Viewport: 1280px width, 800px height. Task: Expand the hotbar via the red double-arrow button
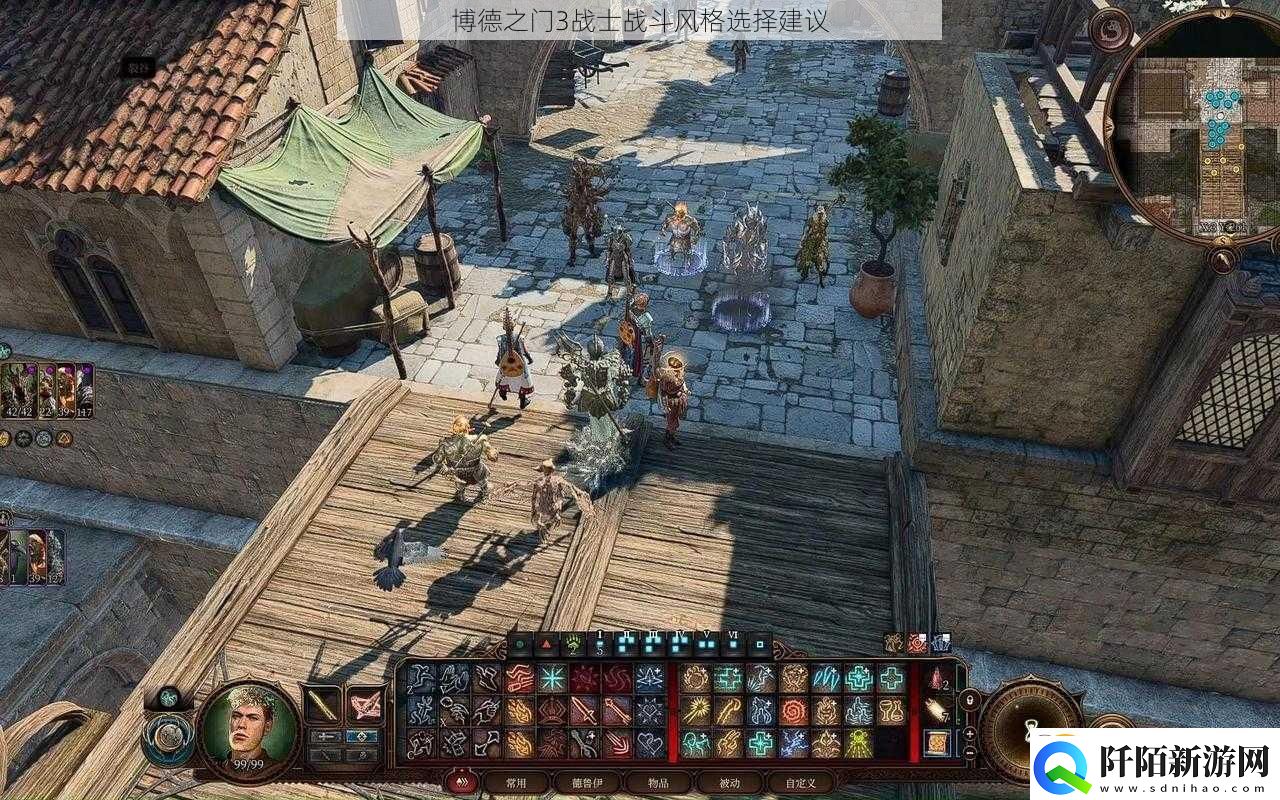[x=460, y=780]
